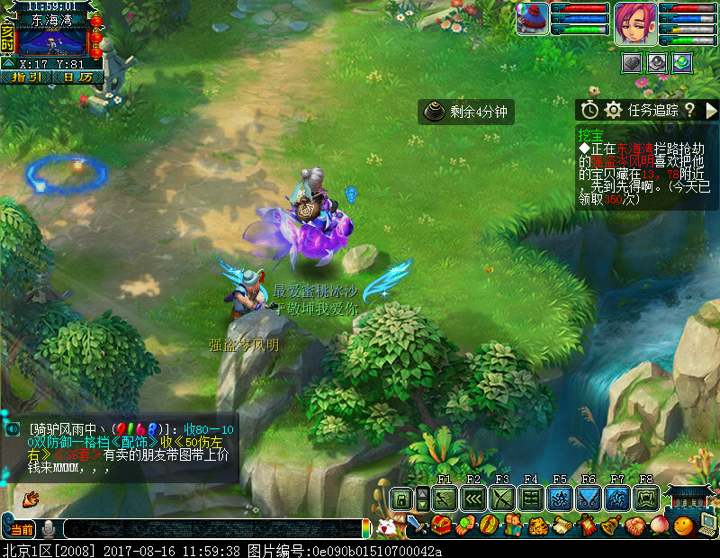Collapse the 任务追踪 panel with the arrow
Viewport: 720px width, 558px height.
click(711, 110)
